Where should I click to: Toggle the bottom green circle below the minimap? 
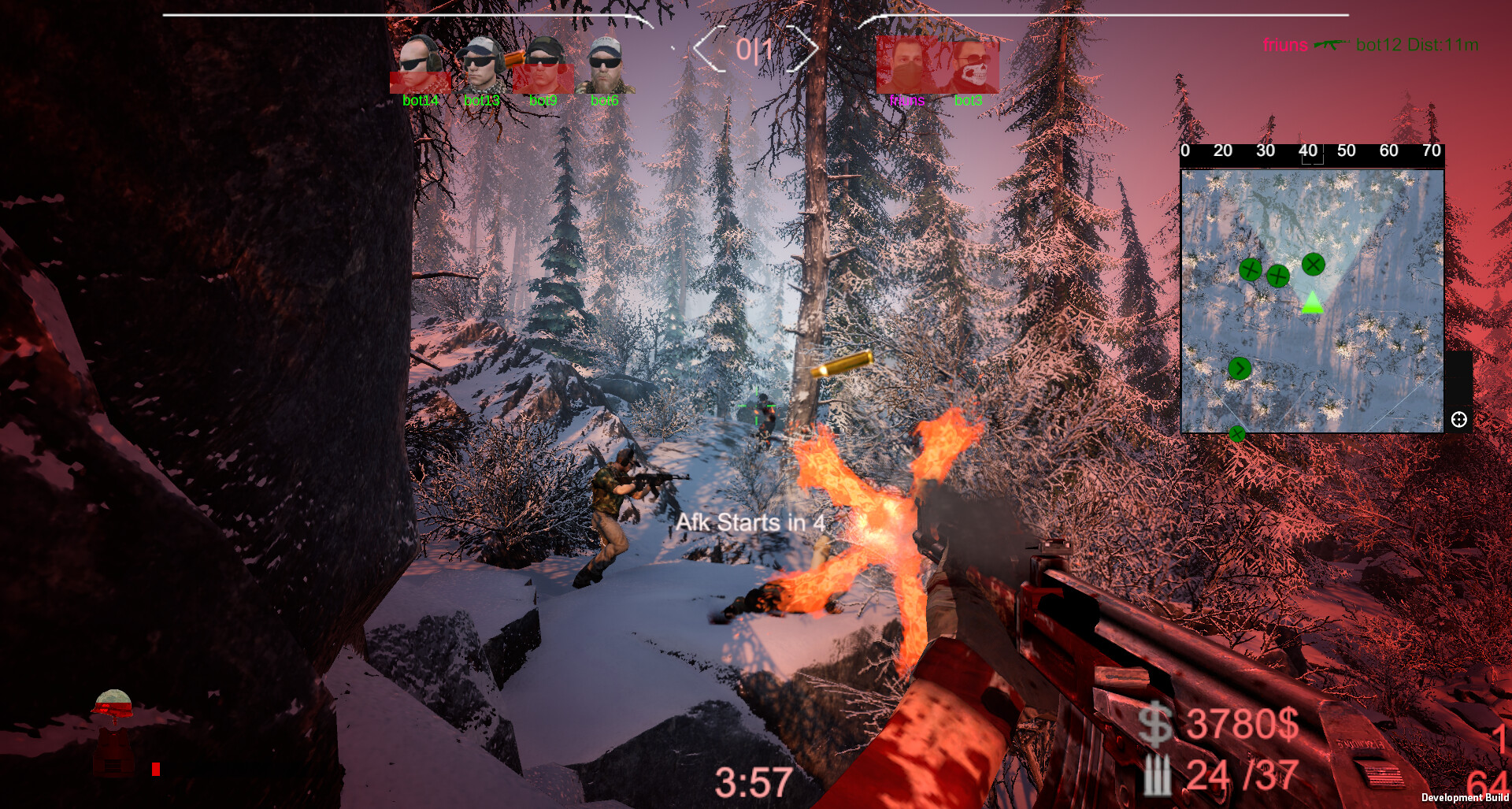point(1238,432)
